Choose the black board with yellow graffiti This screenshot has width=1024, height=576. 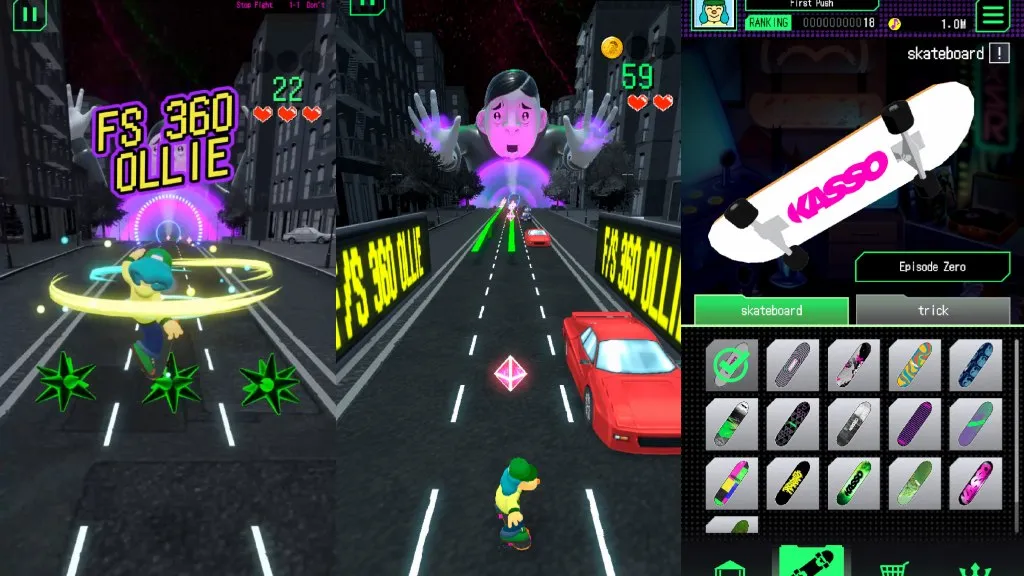pos(793,483)
